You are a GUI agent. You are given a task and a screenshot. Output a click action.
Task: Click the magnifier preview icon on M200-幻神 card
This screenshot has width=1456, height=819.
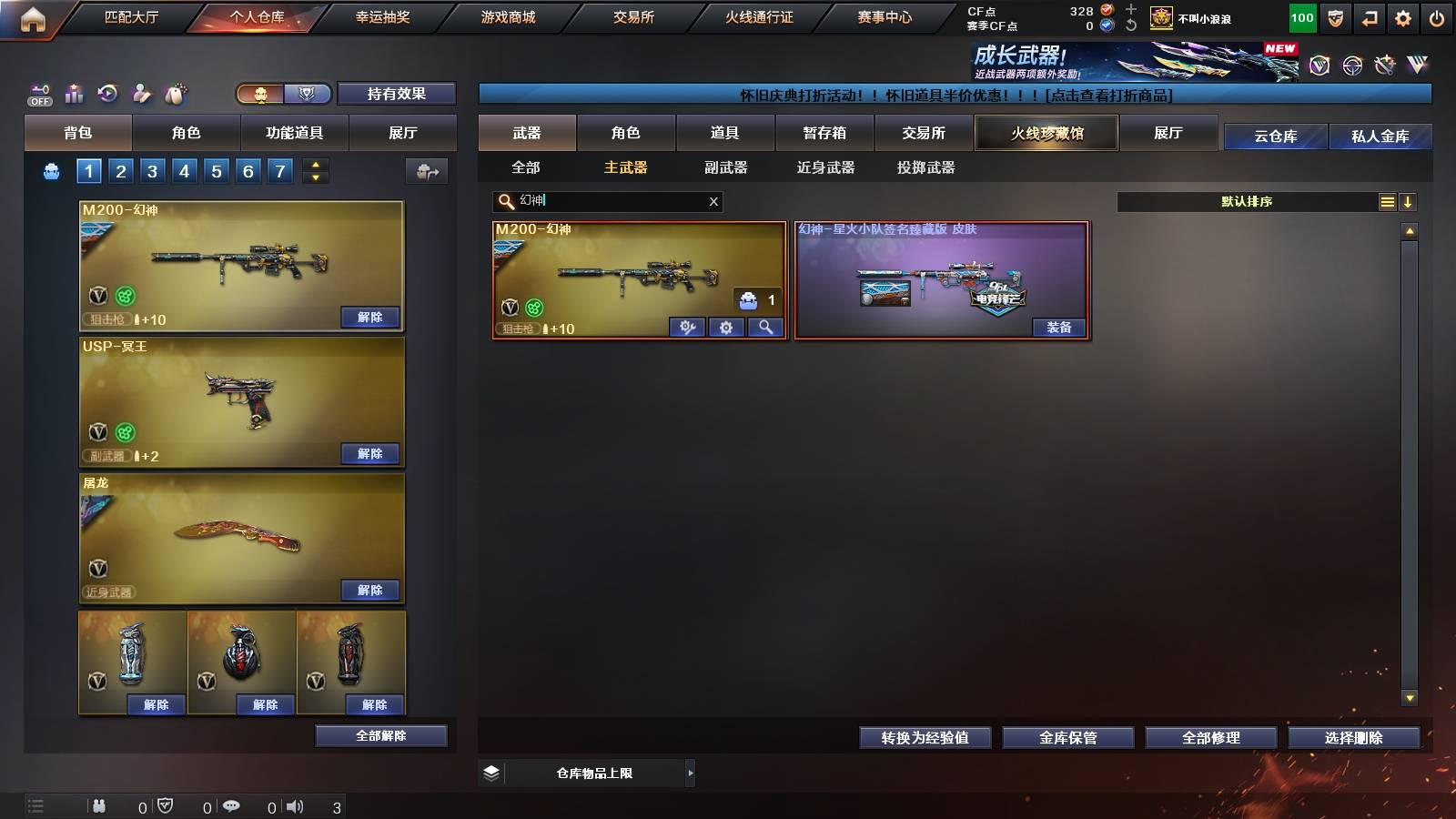tap(765, 327)
